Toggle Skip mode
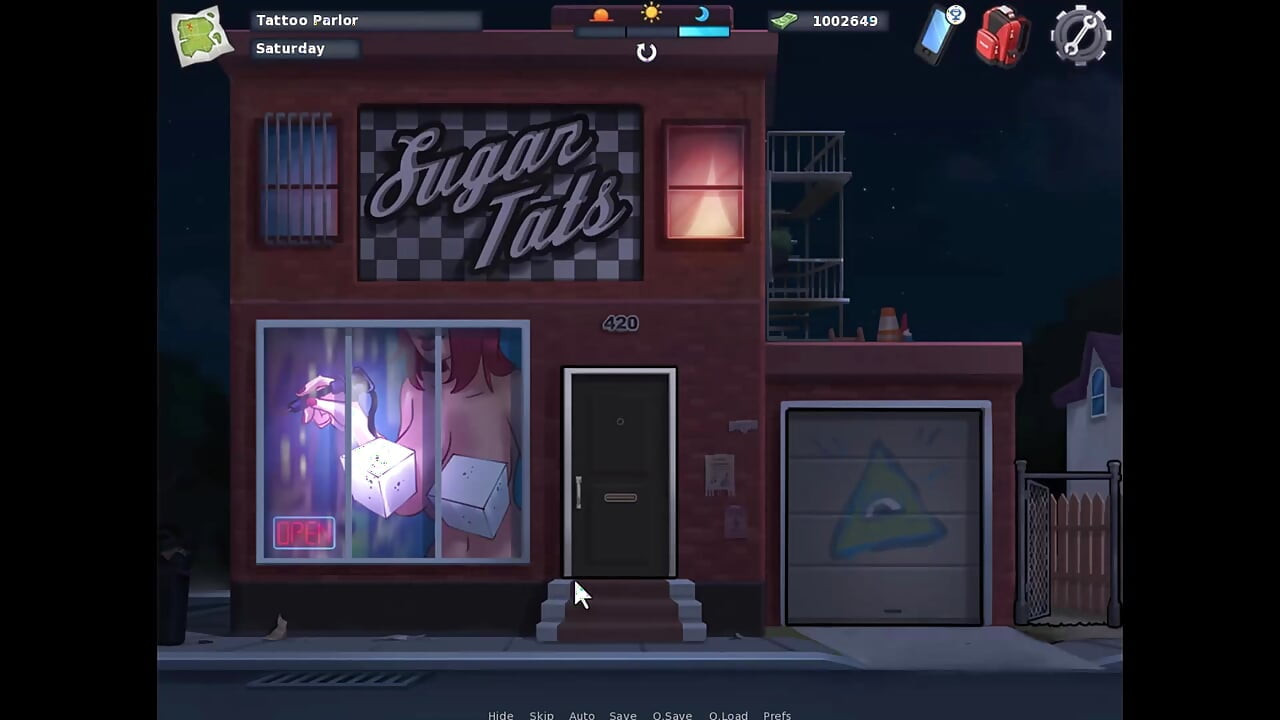Screen dimensions: 1280x720 point(541,715)
